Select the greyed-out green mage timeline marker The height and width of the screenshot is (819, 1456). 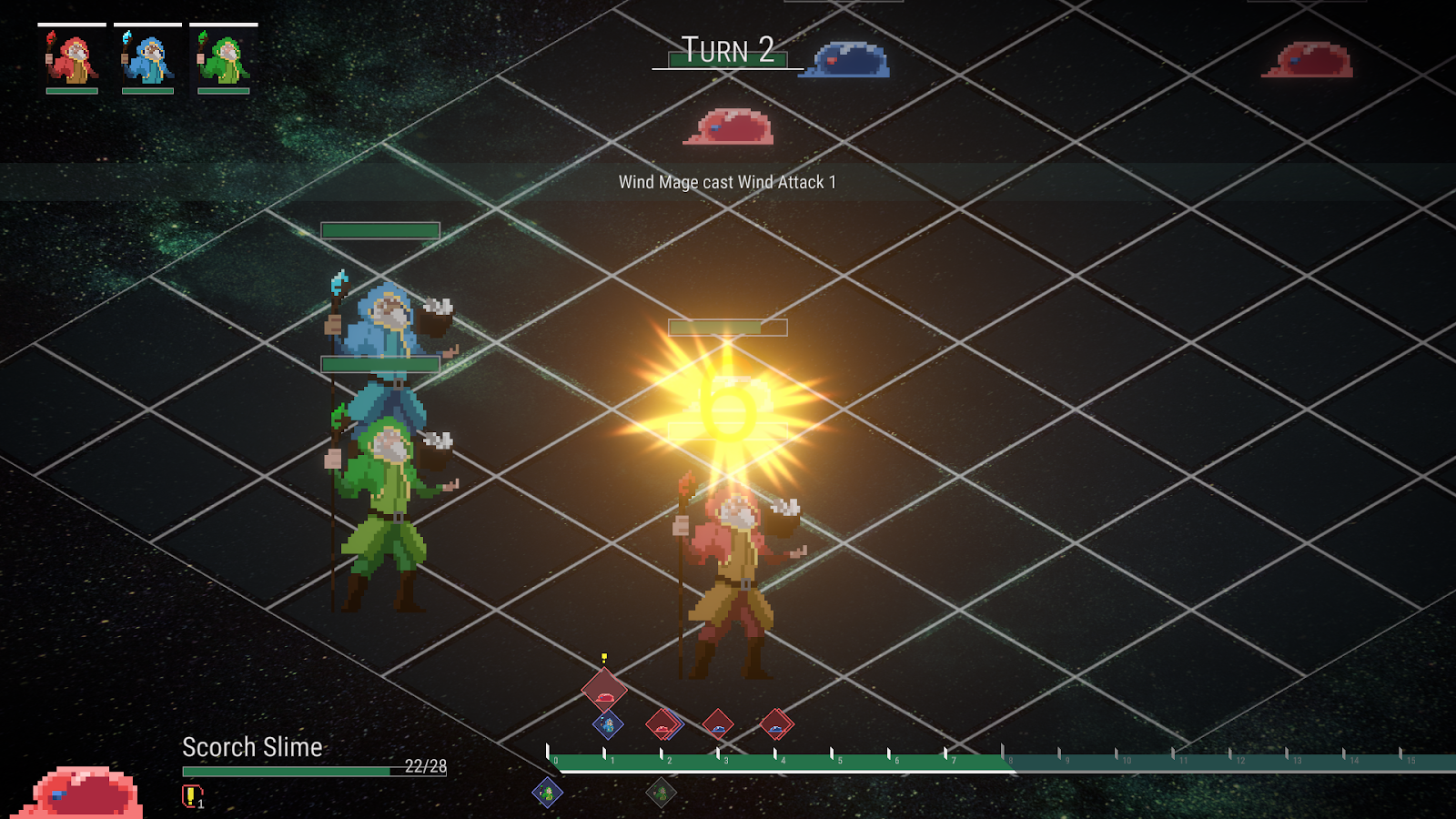point(662,794)
